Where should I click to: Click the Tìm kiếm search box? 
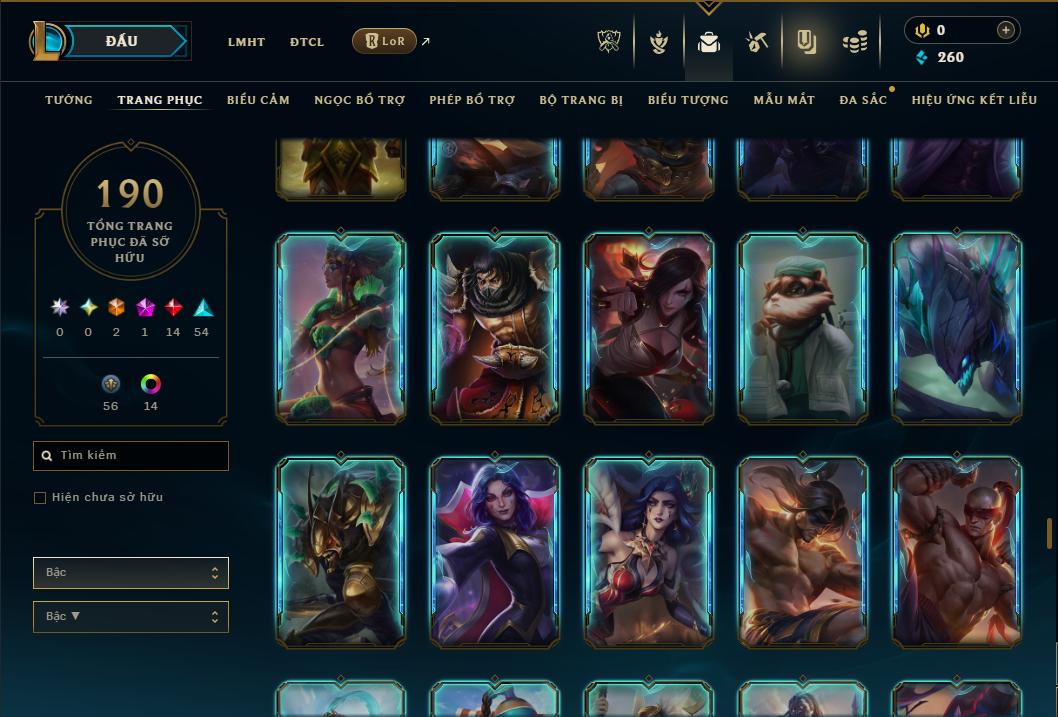(131, 456)
